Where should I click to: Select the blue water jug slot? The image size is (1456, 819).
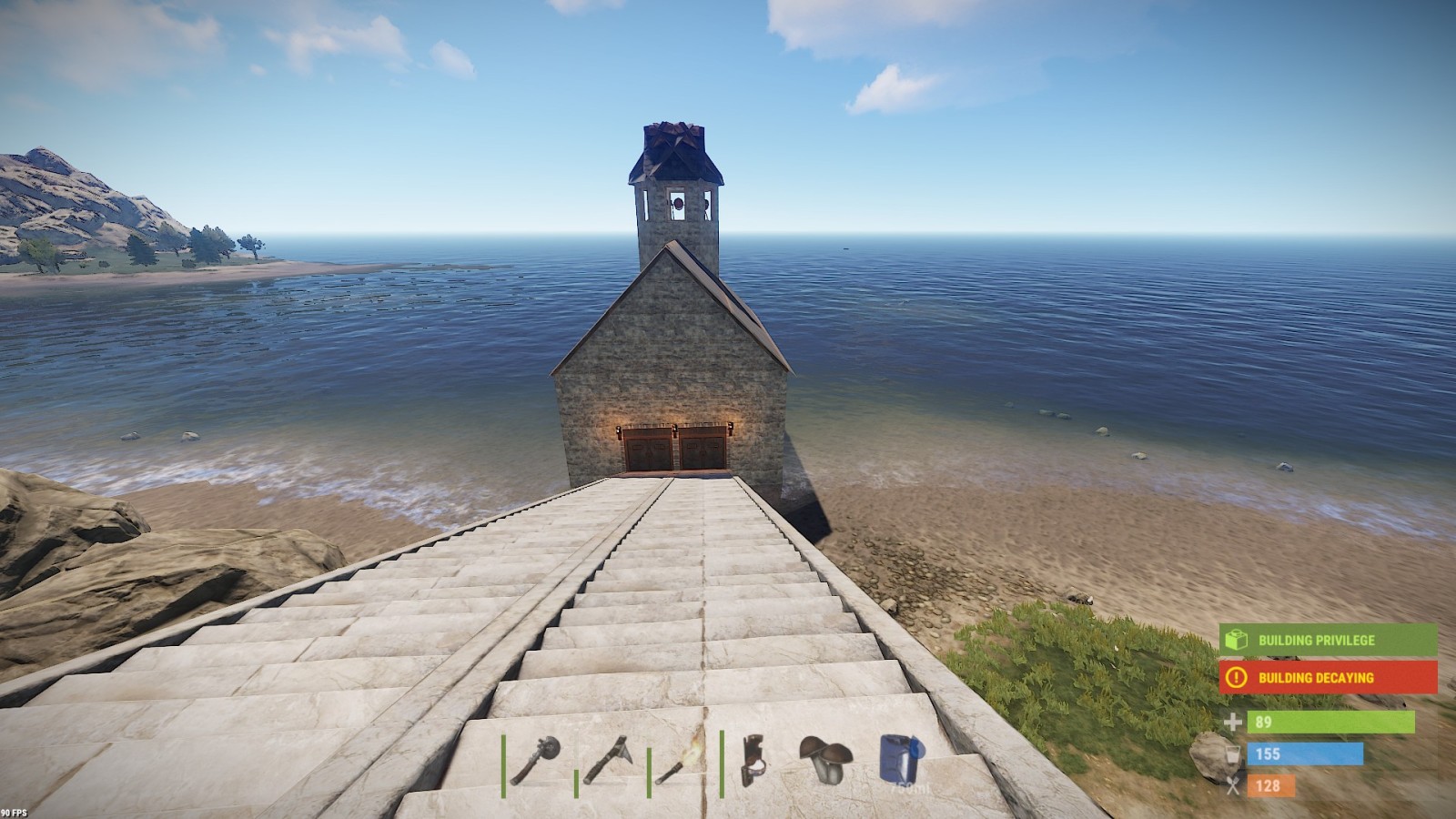tap(900, 760)
